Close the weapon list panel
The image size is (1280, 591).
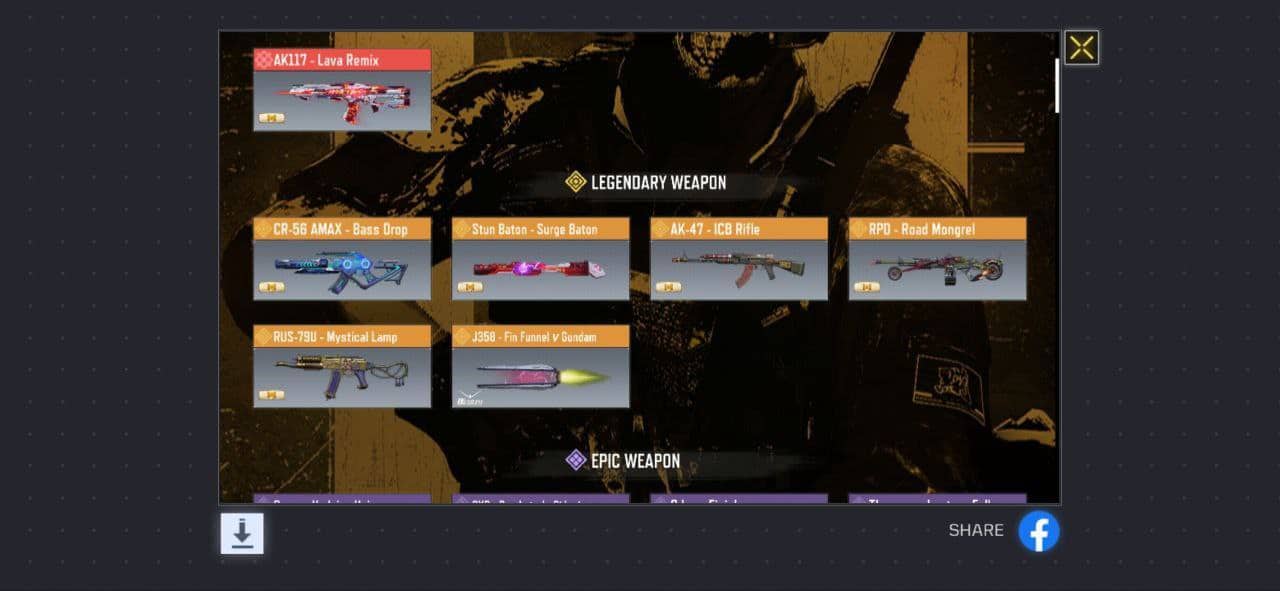[1081, 47]
